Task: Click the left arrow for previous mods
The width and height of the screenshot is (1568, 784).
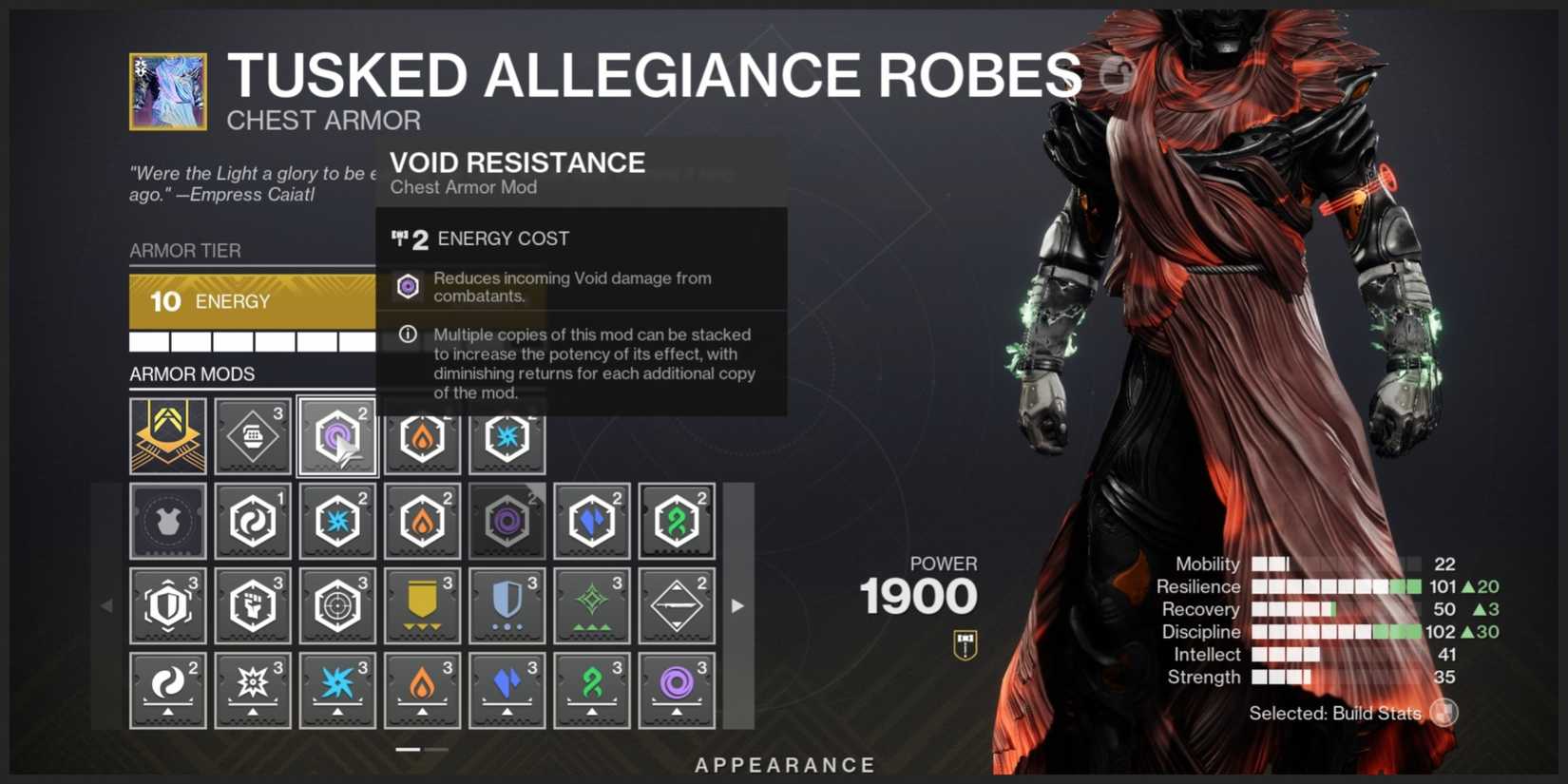Action: coord(105,605)
